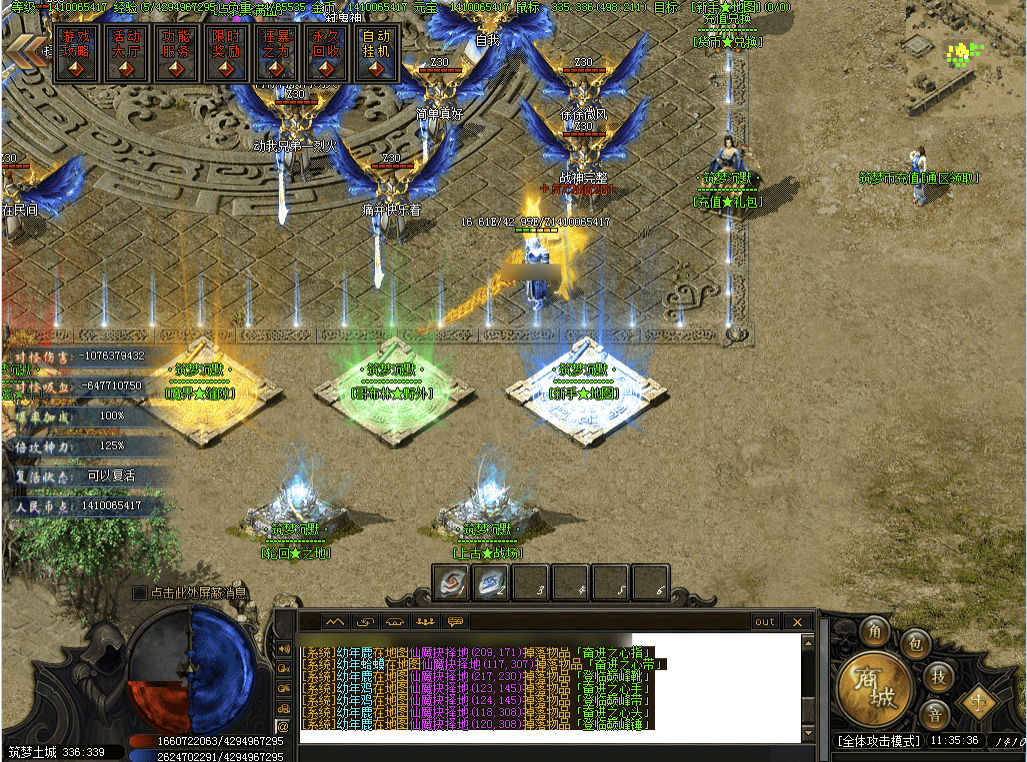Viewport: 1027px width, 762px height.
Task: Open the 包 bag inventory button
Action: 914,645
